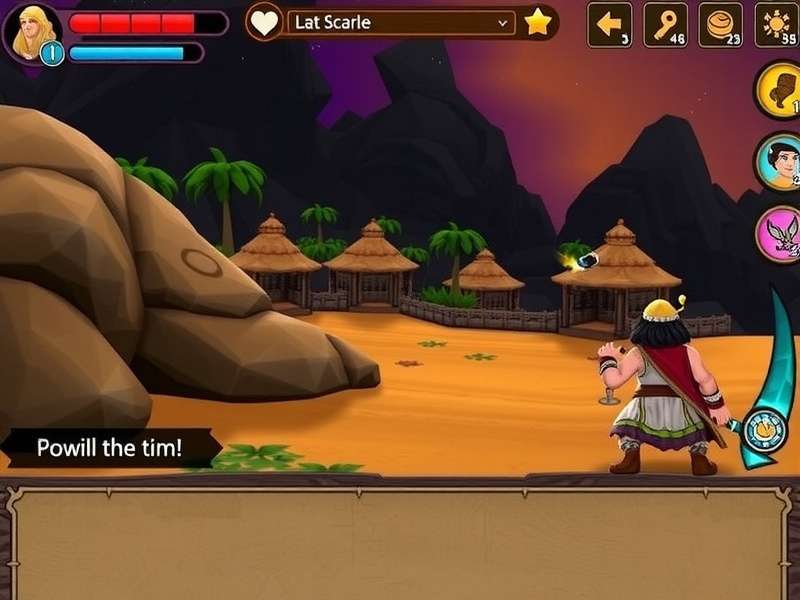Open the golden key counter
The width and height of the screenshot is (800, 600).
(665, 24)
